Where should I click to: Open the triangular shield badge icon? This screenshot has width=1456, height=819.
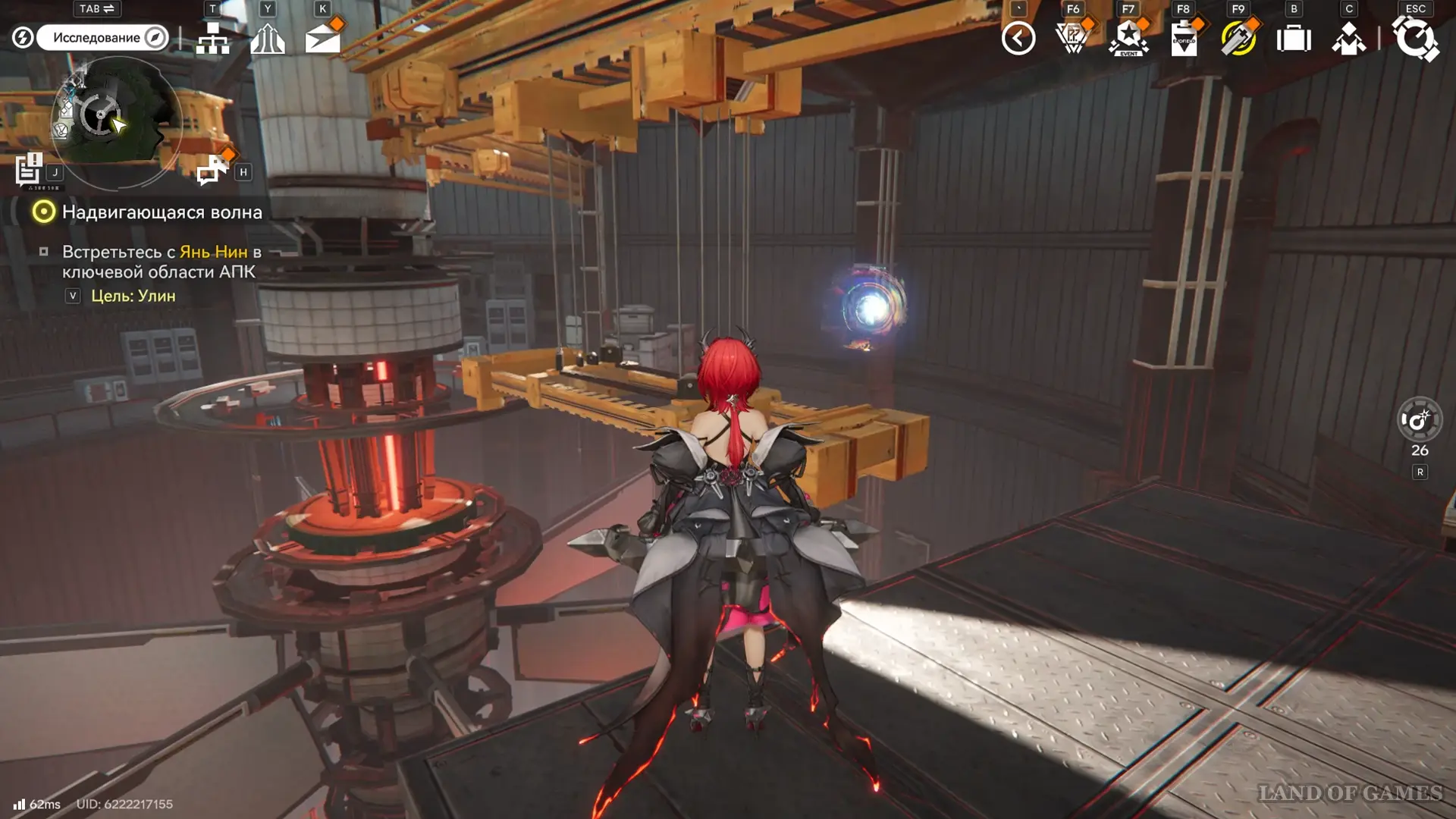[1073, 38]
